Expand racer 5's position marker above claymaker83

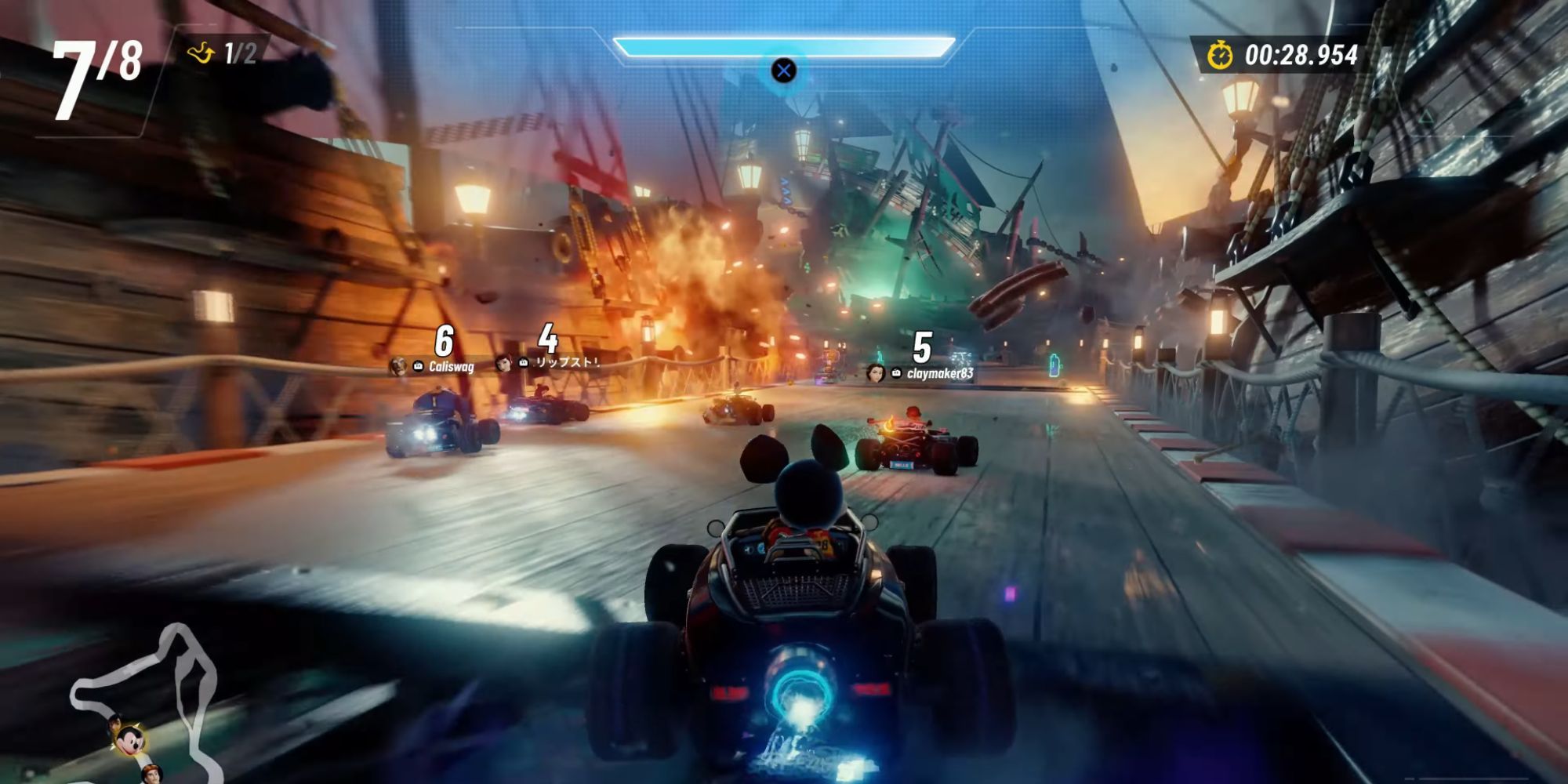pyautogui.click(x=925, y=349)
